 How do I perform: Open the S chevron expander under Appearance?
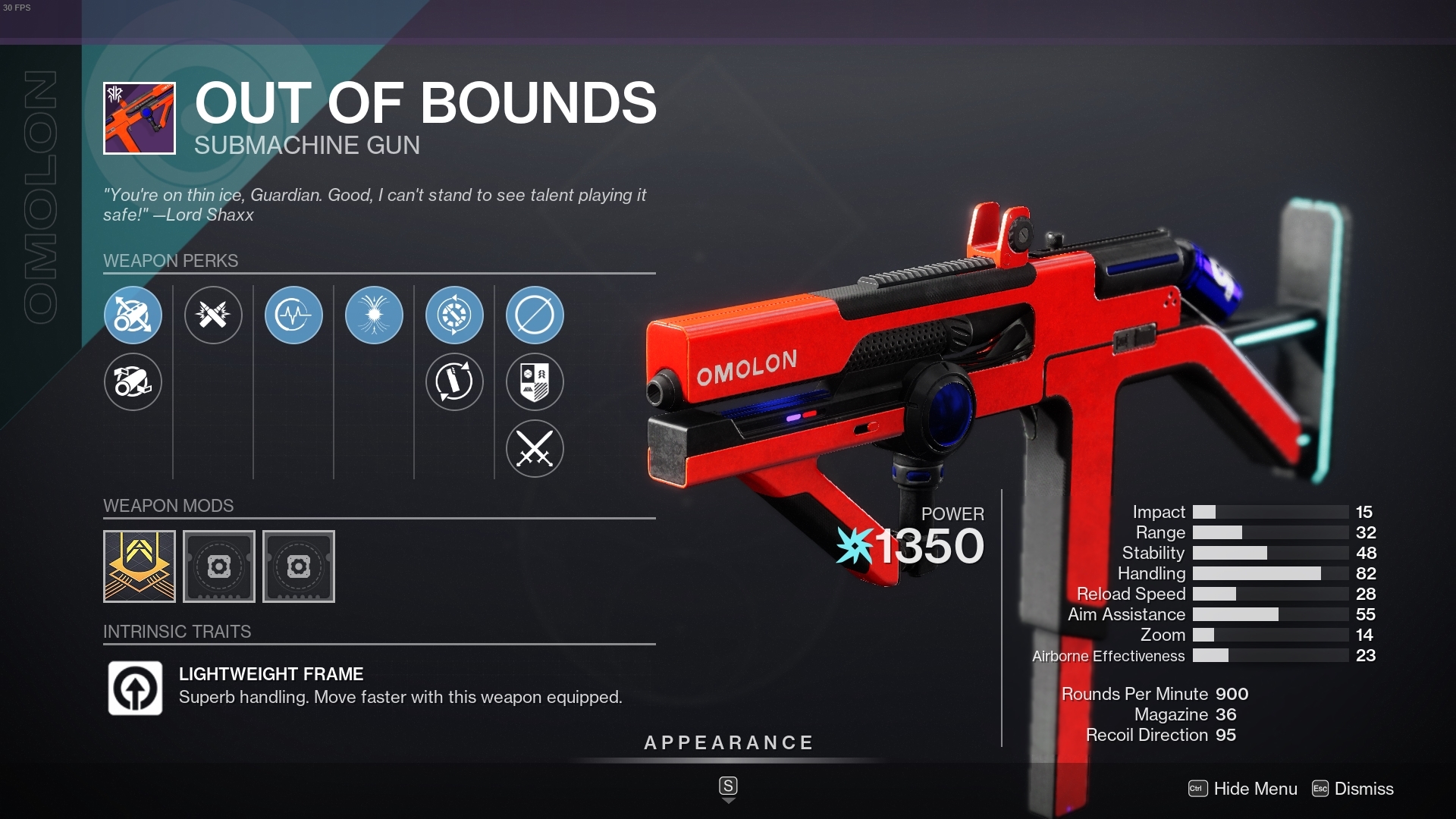tap(728, 789)
